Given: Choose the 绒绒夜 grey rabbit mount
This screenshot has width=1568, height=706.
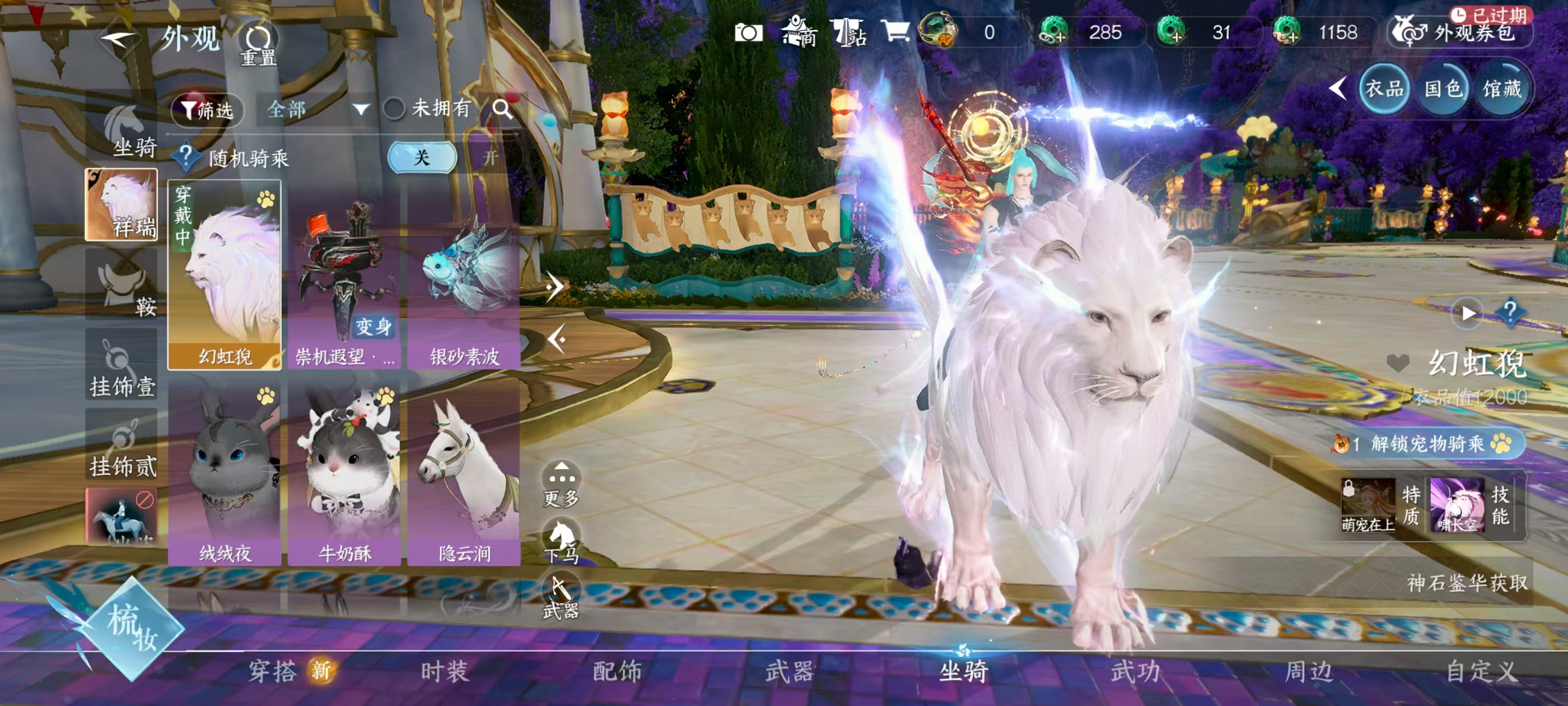Looking at the screenshot, I should 225,475.
